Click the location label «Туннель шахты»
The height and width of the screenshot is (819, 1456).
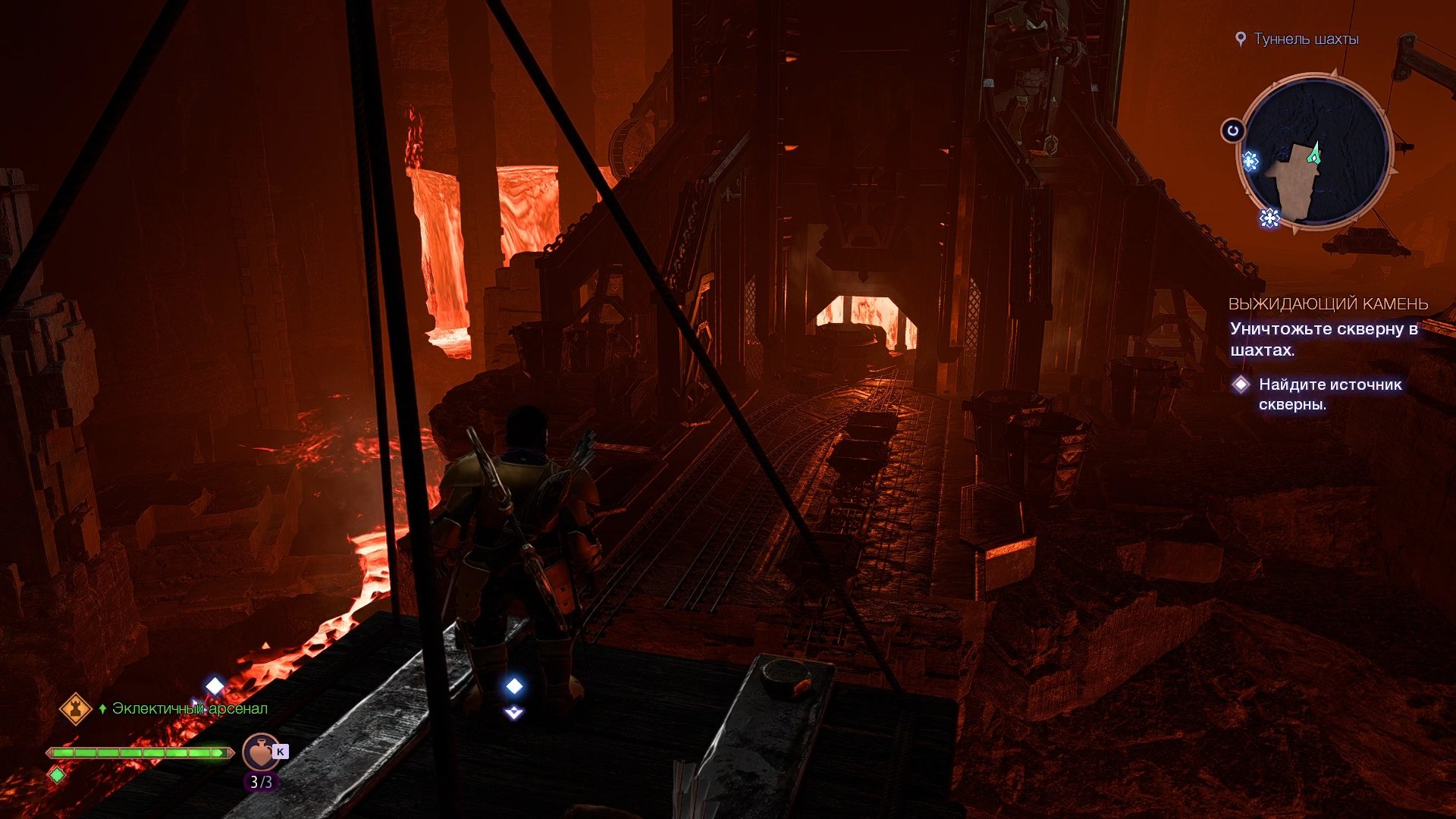point(1305,39)
